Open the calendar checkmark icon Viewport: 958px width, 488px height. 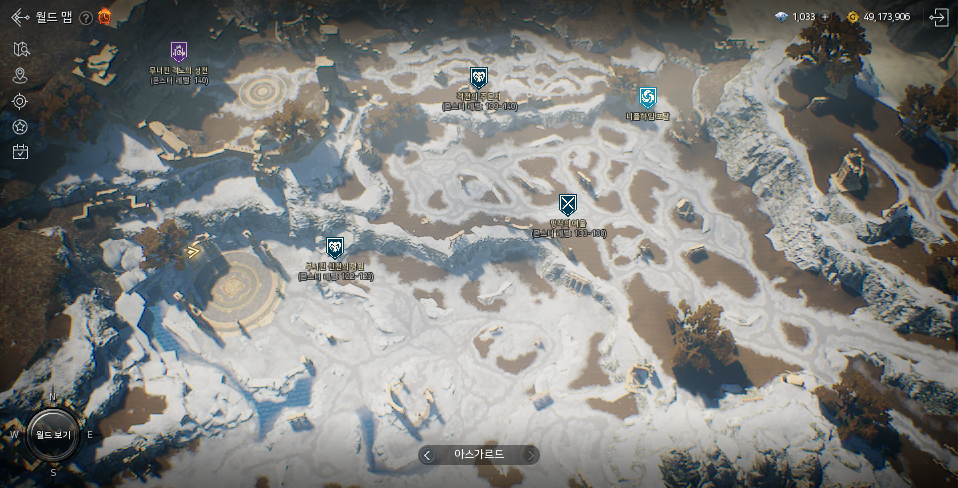(x=20, y=152)
